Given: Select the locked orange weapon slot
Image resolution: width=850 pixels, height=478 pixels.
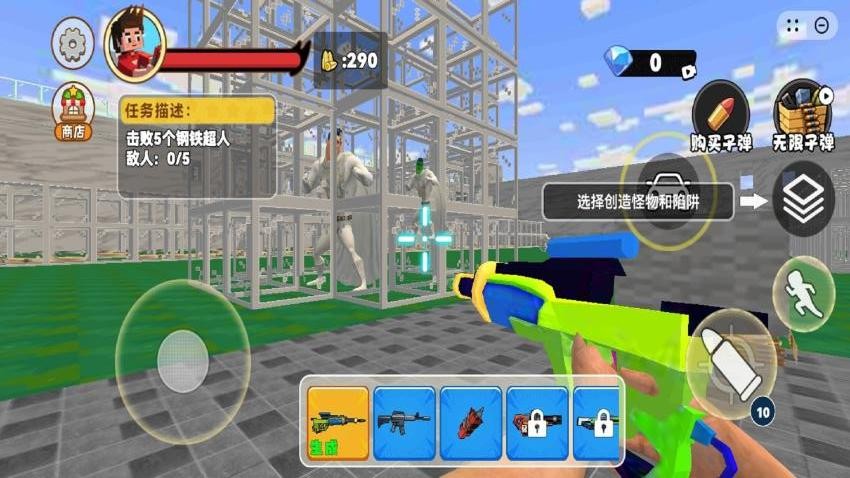Looking at the screenshot, I should point(537,421).
